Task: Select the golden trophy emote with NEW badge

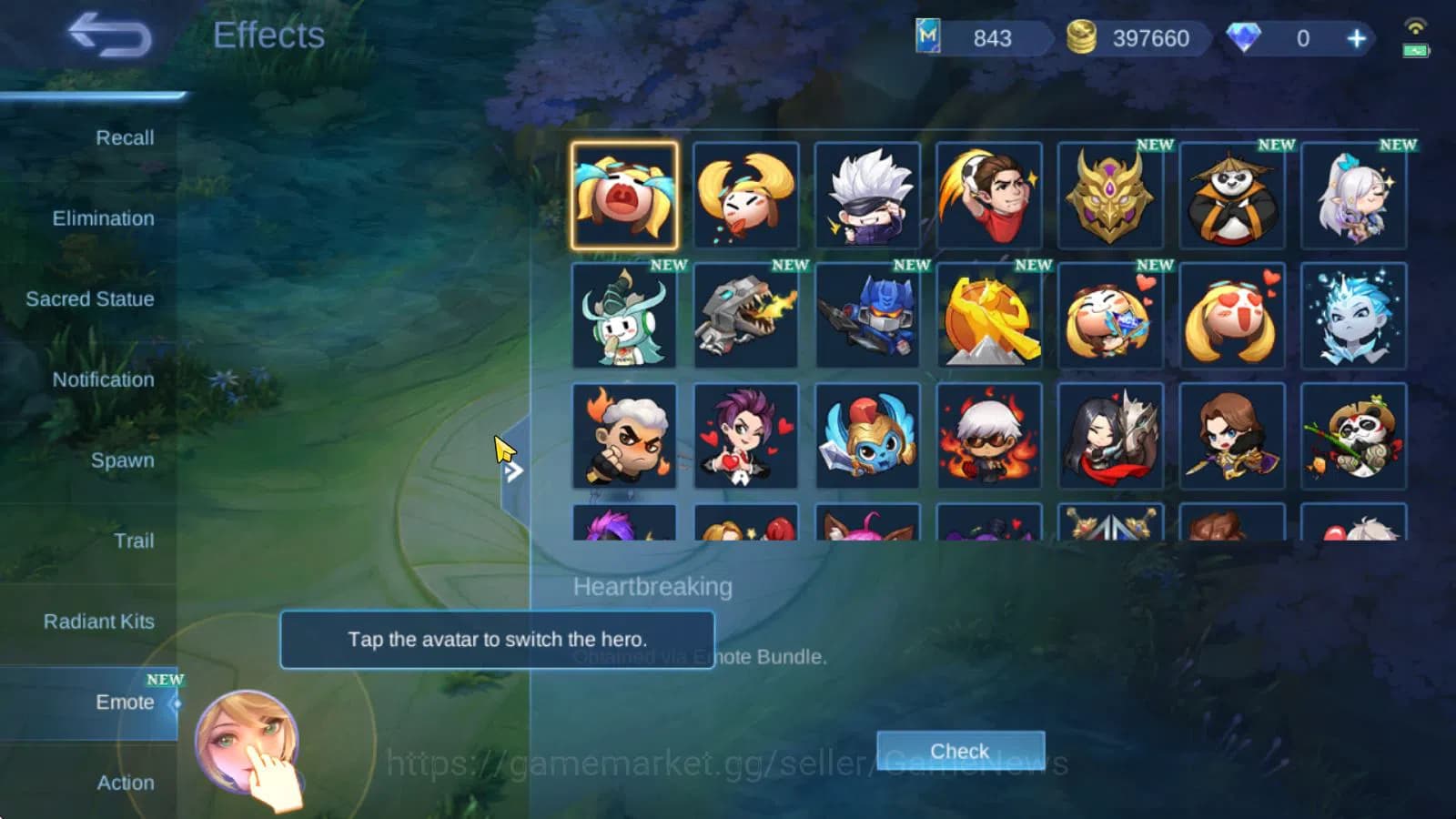Action: [x=988, y=316]
